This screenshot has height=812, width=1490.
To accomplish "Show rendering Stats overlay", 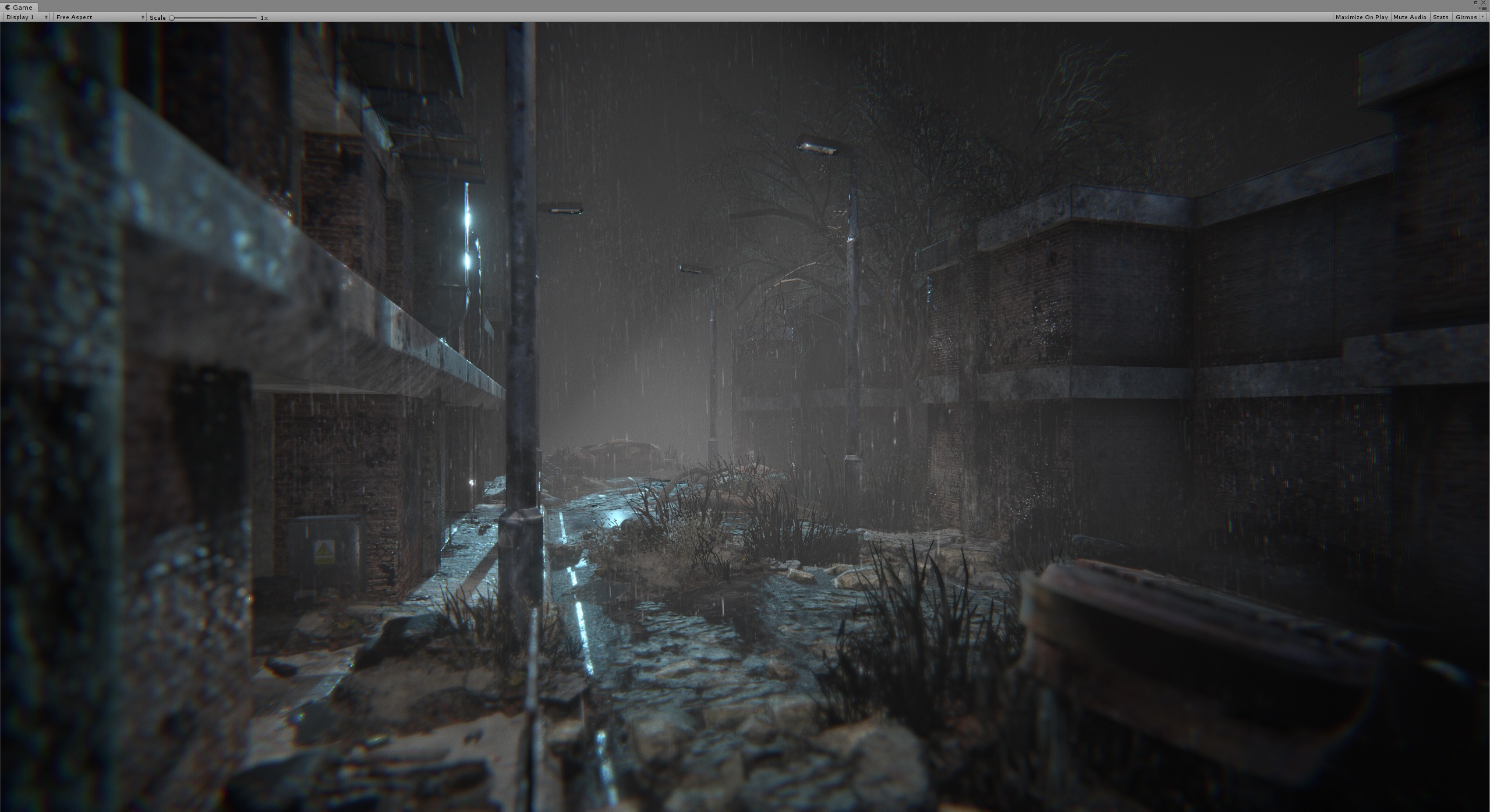I will (x=1441, y=17).
